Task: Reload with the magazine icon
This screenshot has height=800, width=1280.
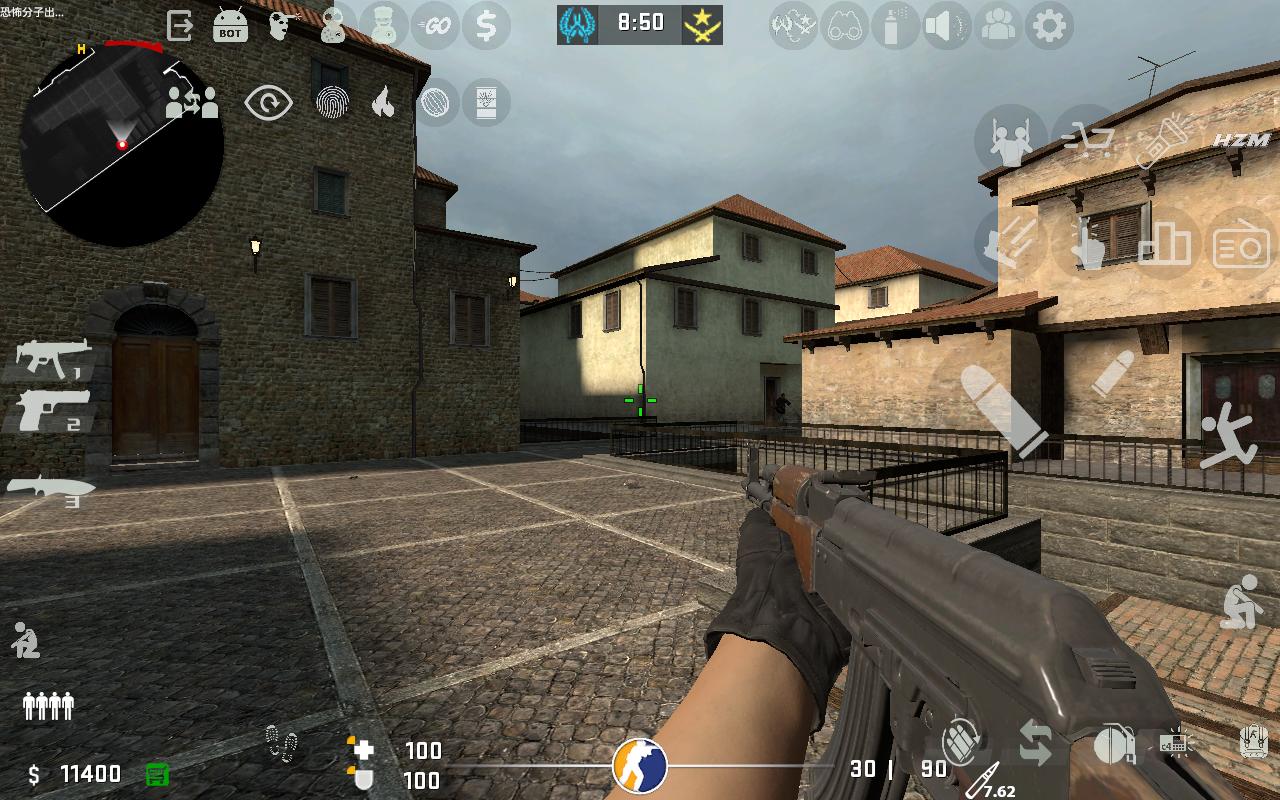Action: (x=962, y=740)
